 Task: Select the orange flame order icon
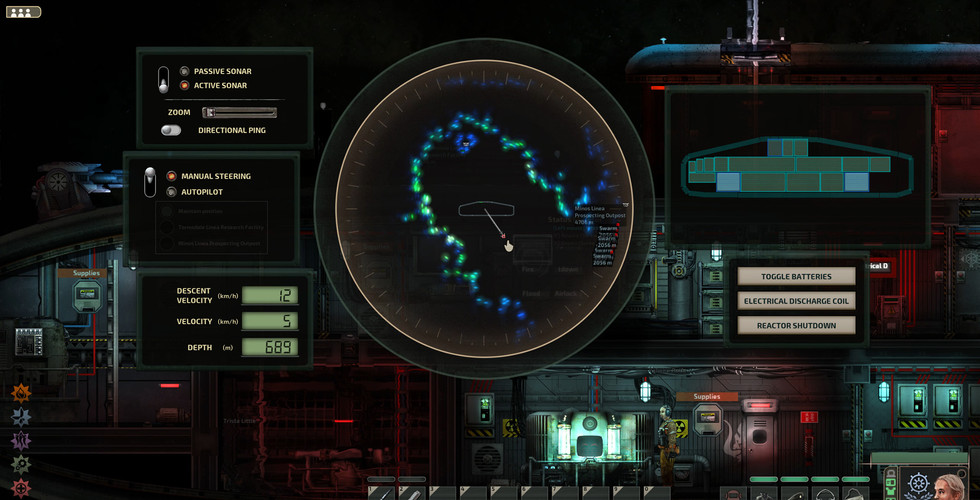[x=21, y=394]
